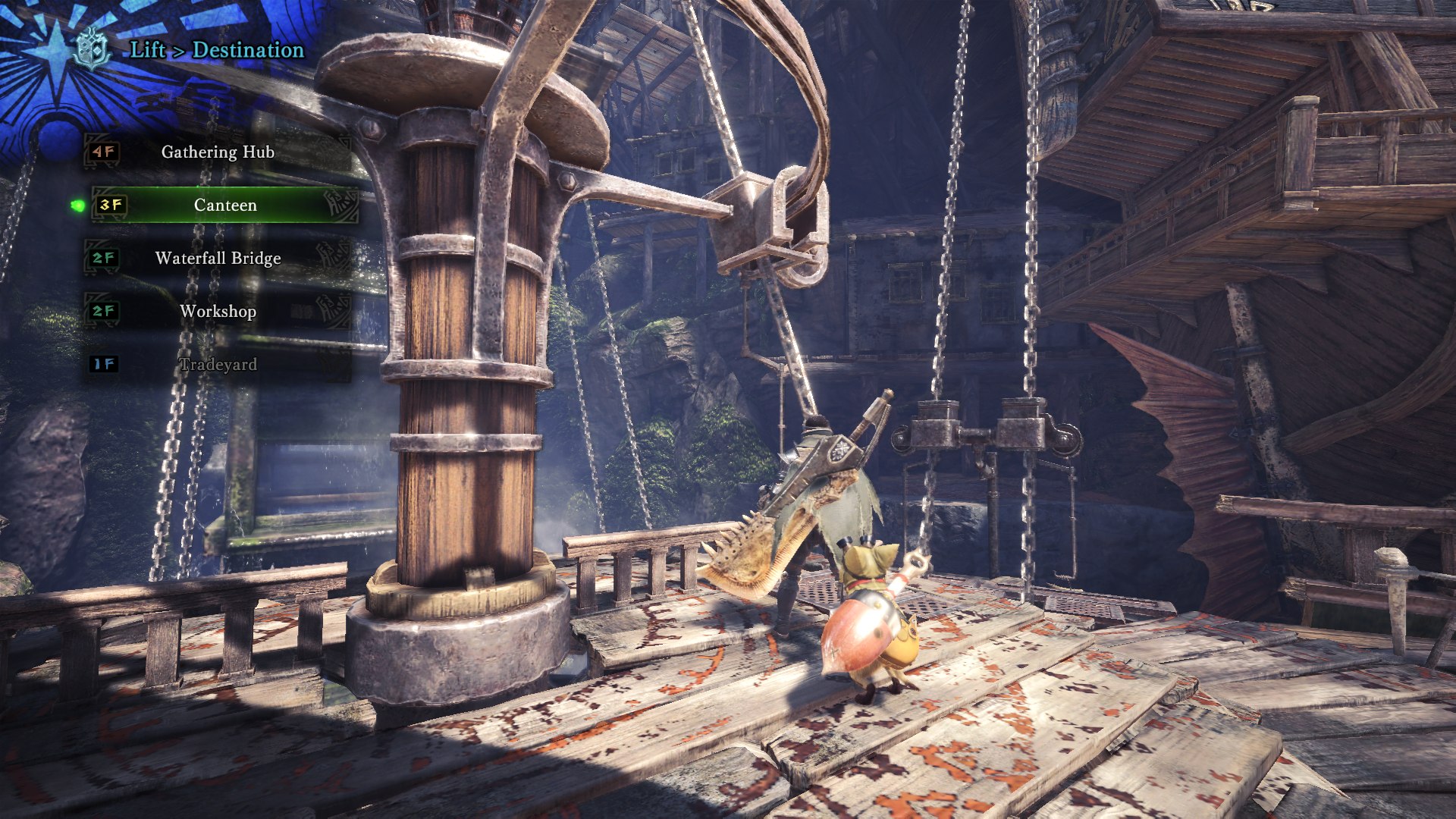Click the 1F floor badge next to Tradeyard
The width and height of the screenshot is (1456, 819).
[x=103, y=364]
